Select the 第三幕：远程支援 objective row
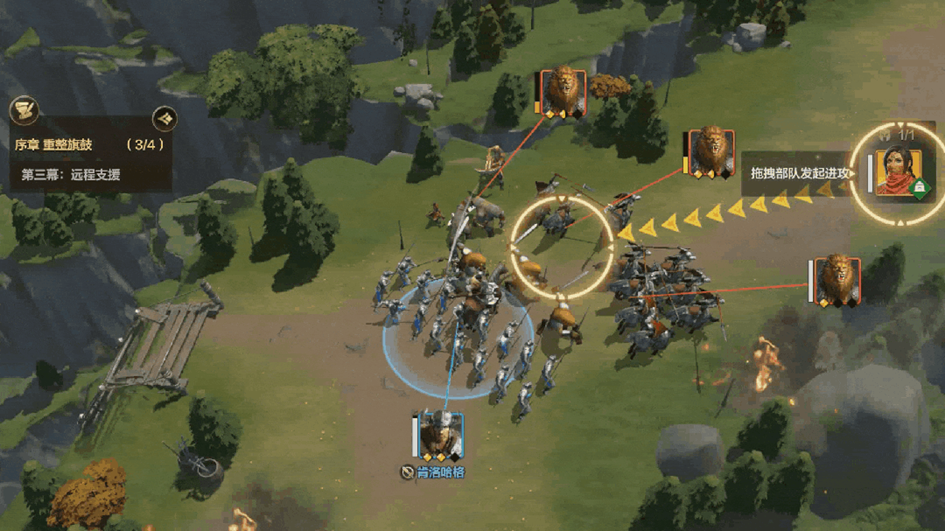 pyautogui.click(x=71, y=174)
